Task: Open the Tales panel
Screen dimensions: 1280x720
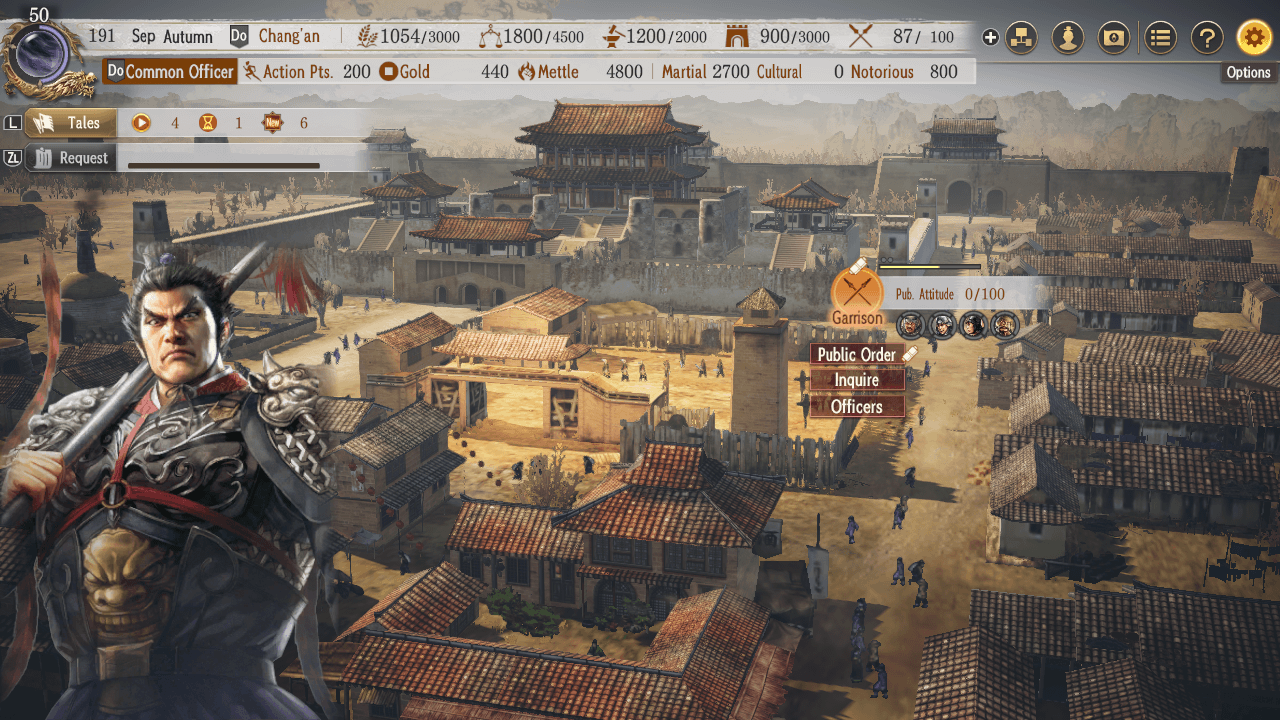Action: (x=70, y=123)
